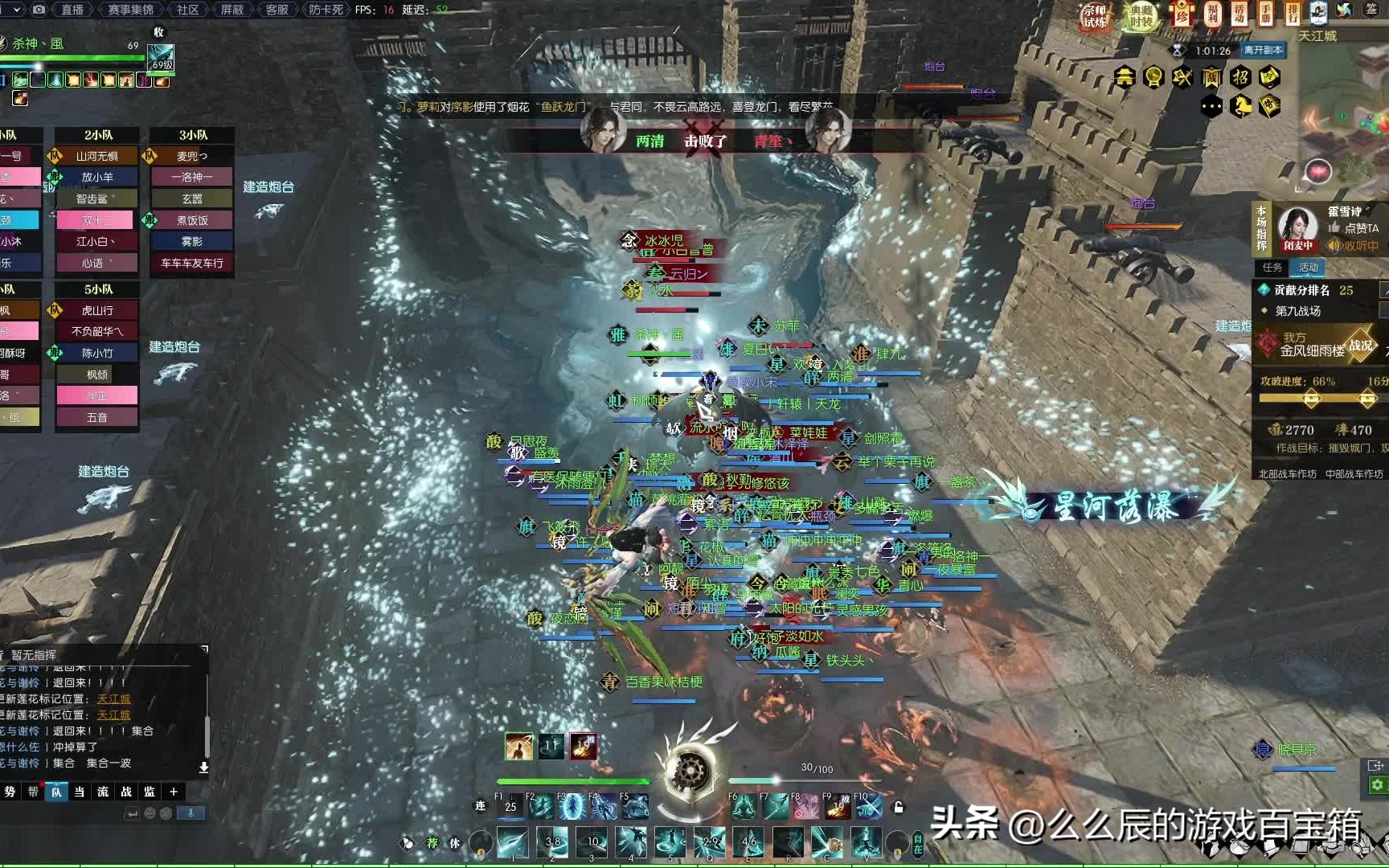The width and height of the screenshot is (1389, 868).
Task: Click the lock icon beside the skill bar
Action: (x=897, y=806)
